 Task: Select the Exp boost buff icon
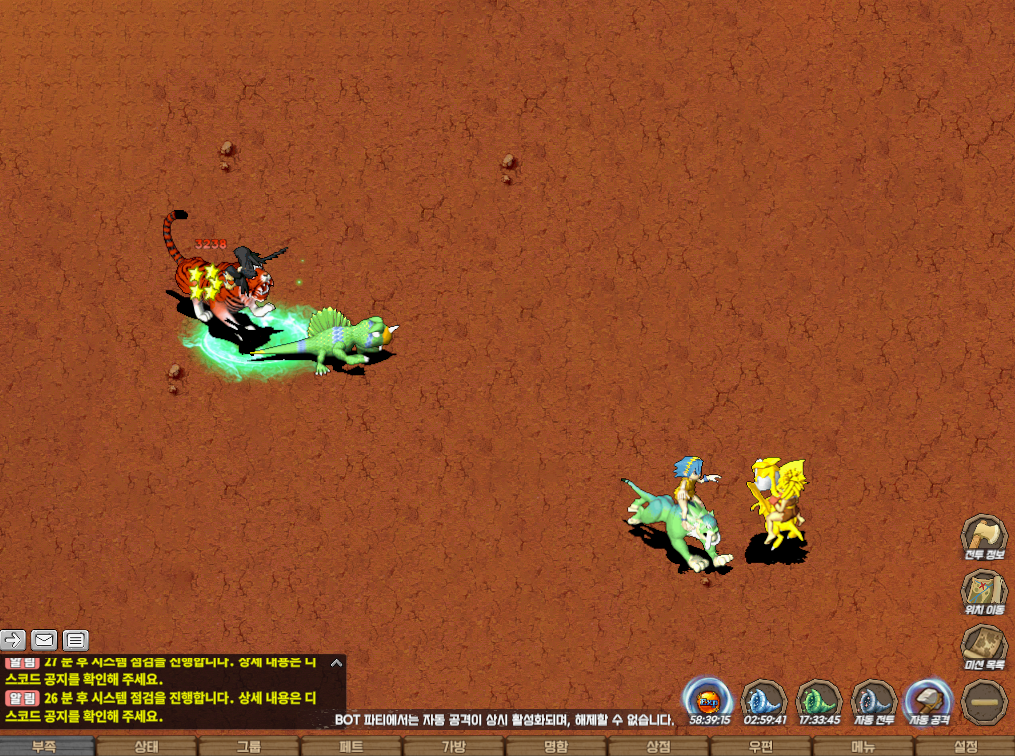point(708,699)
